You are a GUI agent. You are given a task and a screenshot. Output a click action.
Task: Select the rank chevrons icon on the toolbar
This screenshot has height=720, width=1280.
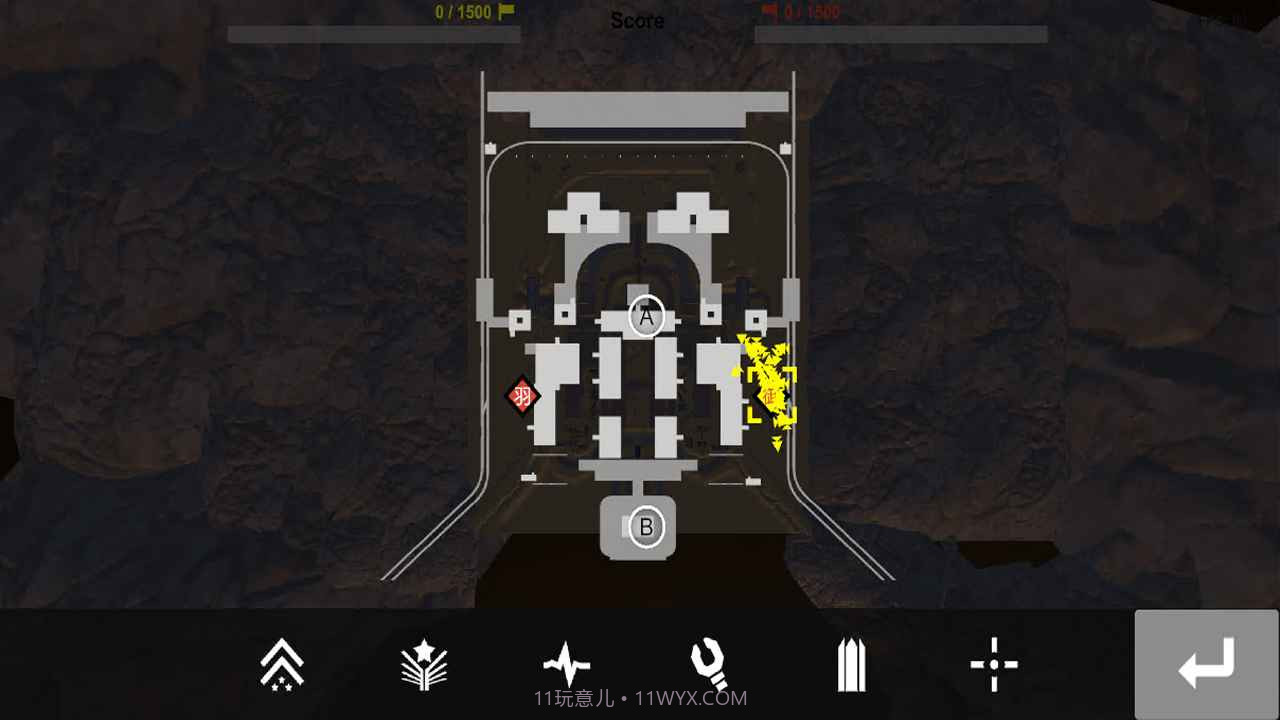(281, 663)
